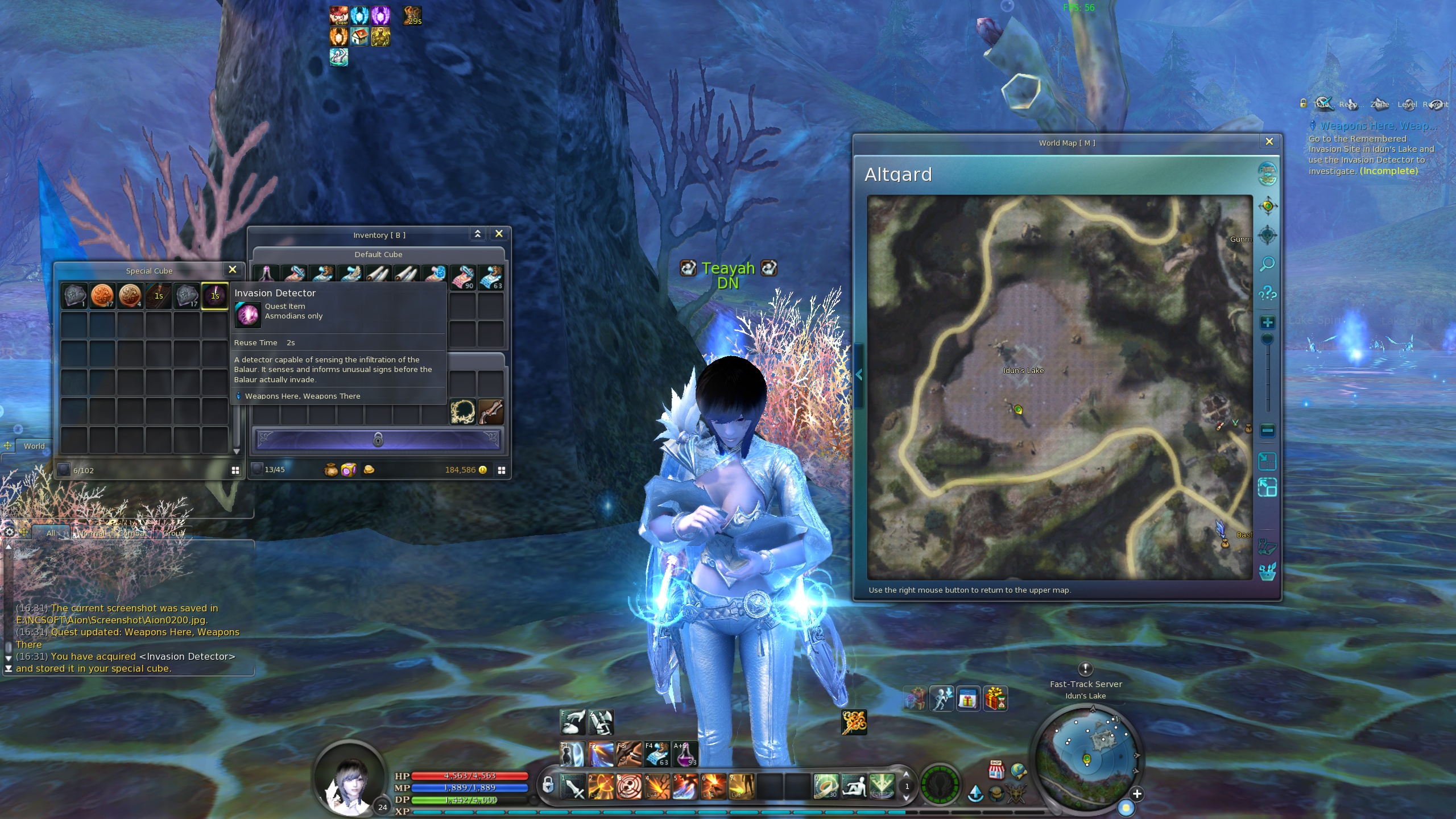
Task: Toggle the quickbar lock icon
Action: pos(547,785)
